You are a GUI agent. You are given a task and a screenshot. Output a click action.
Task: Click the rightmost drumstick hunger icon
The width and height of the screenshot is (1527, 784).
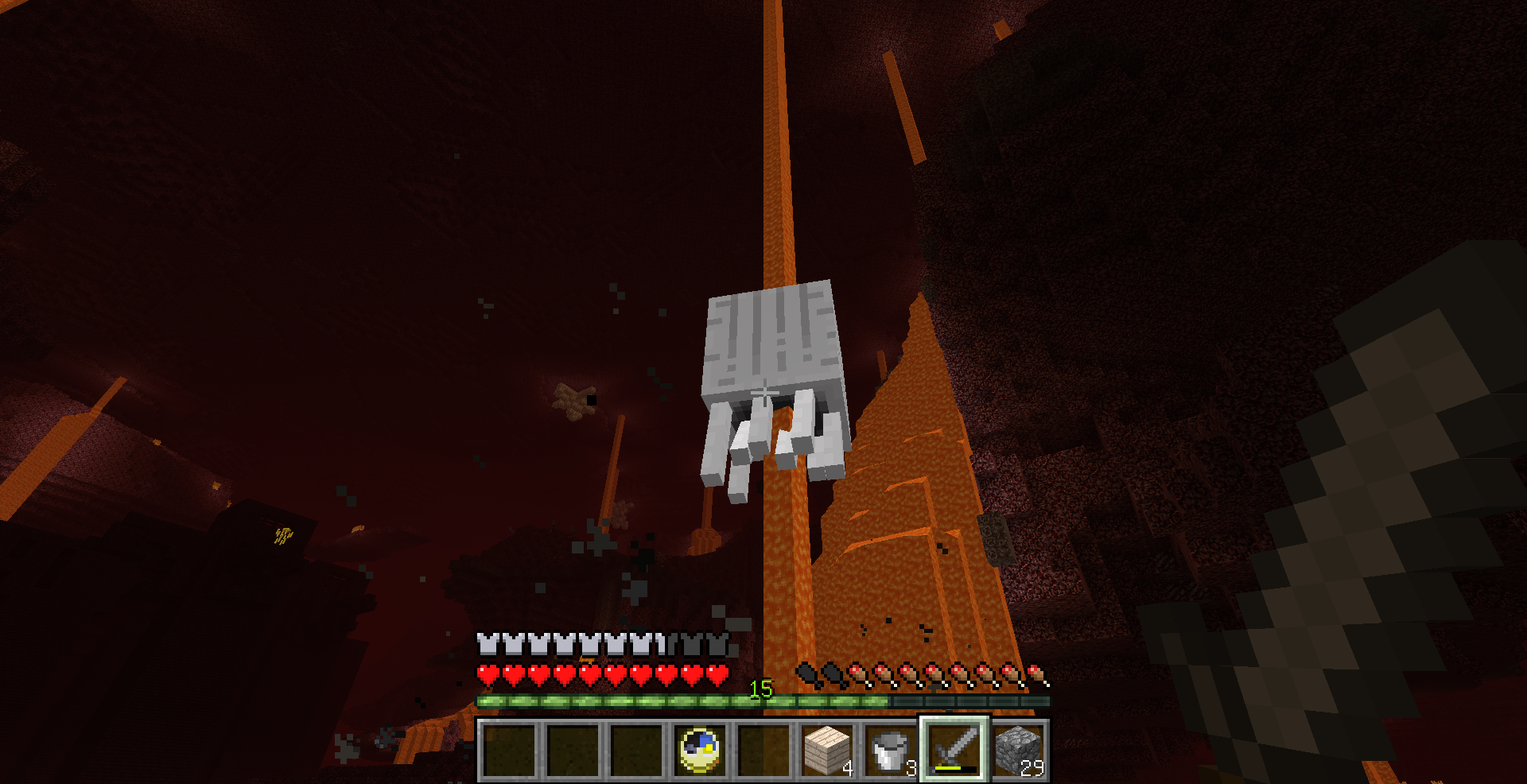[1036, 672]
